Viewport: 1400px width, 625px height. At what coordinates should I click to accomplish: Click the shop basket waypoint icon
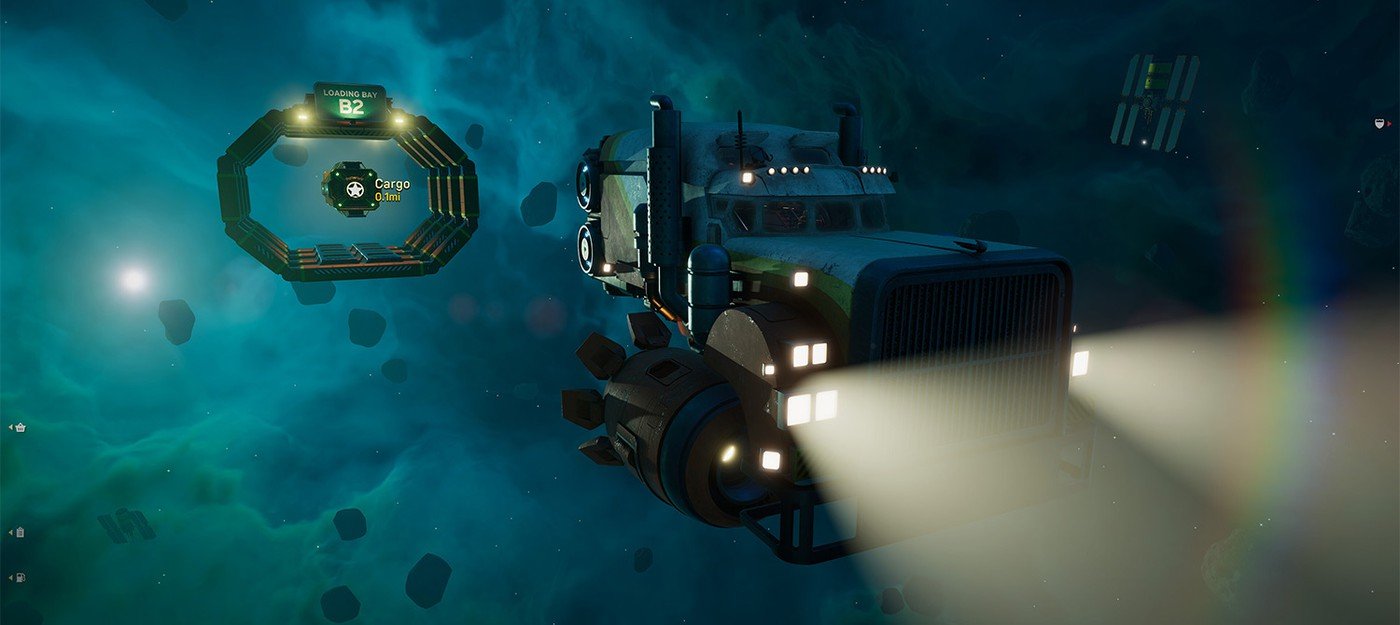[19, 428]
